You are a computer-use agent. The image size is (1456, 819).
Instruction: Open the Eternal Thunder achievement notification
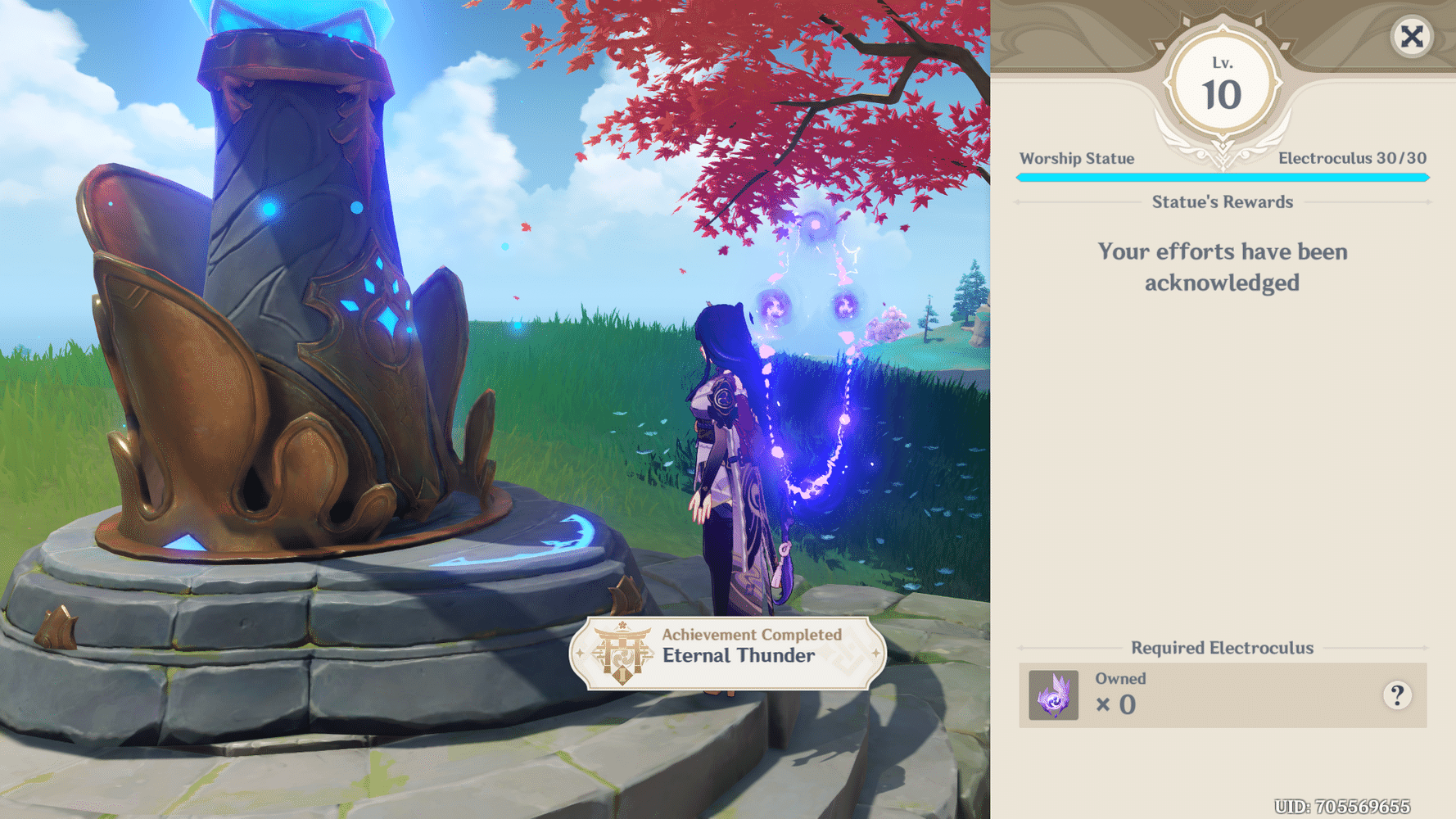(727, 653)
